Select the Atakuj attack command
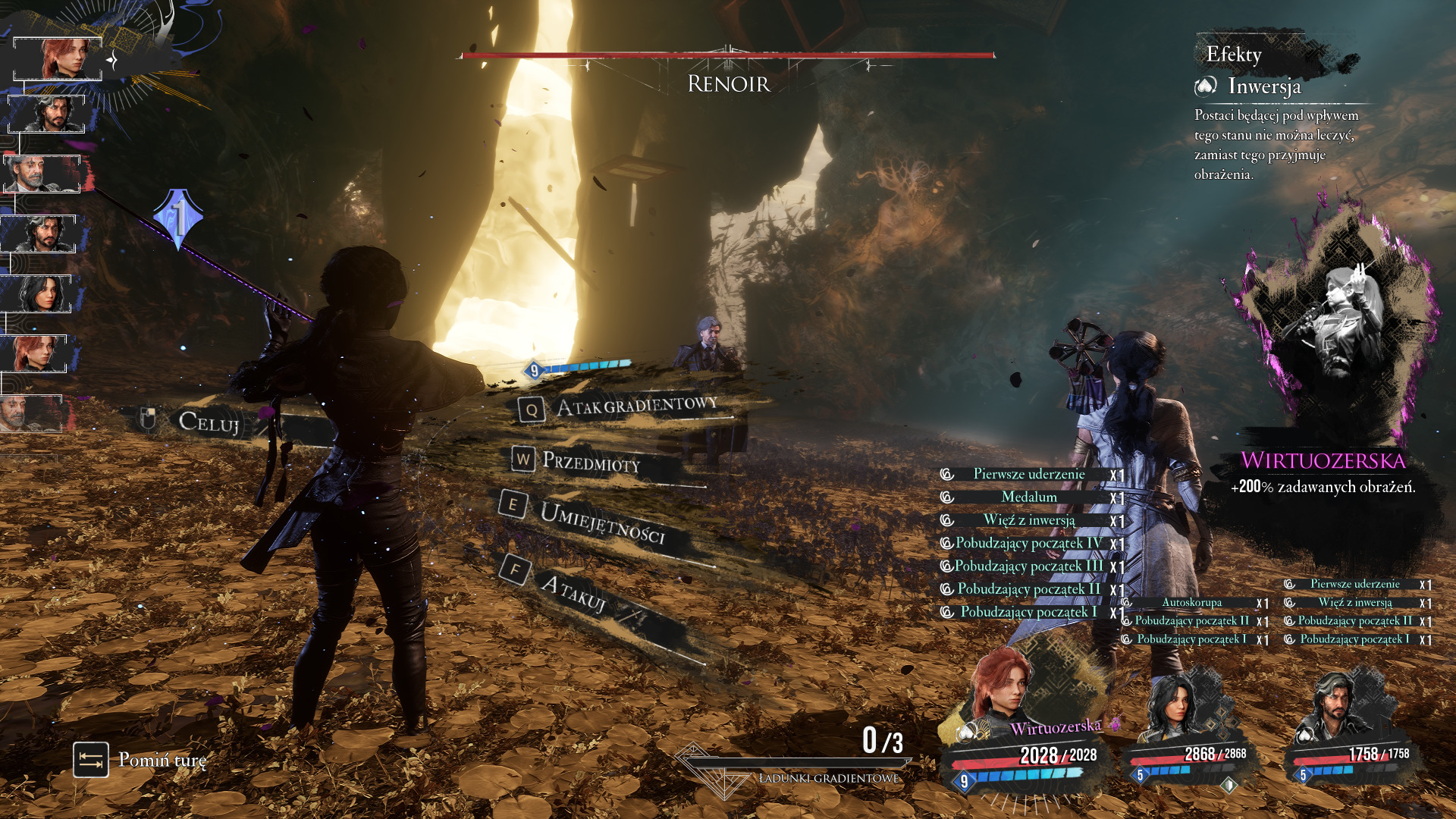Viewport: 1456px width, 819px height. click(573, 592)
